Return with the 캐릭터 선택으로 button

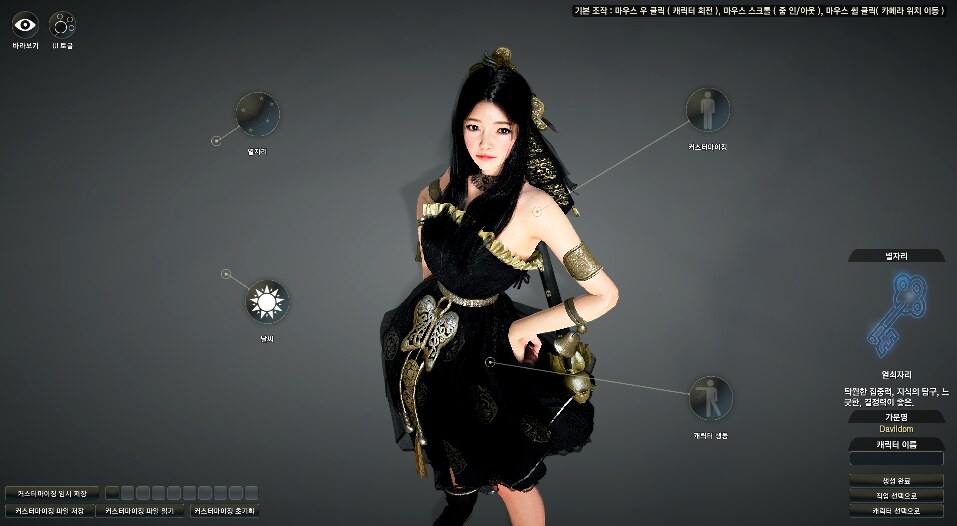[x=896, y=511]
